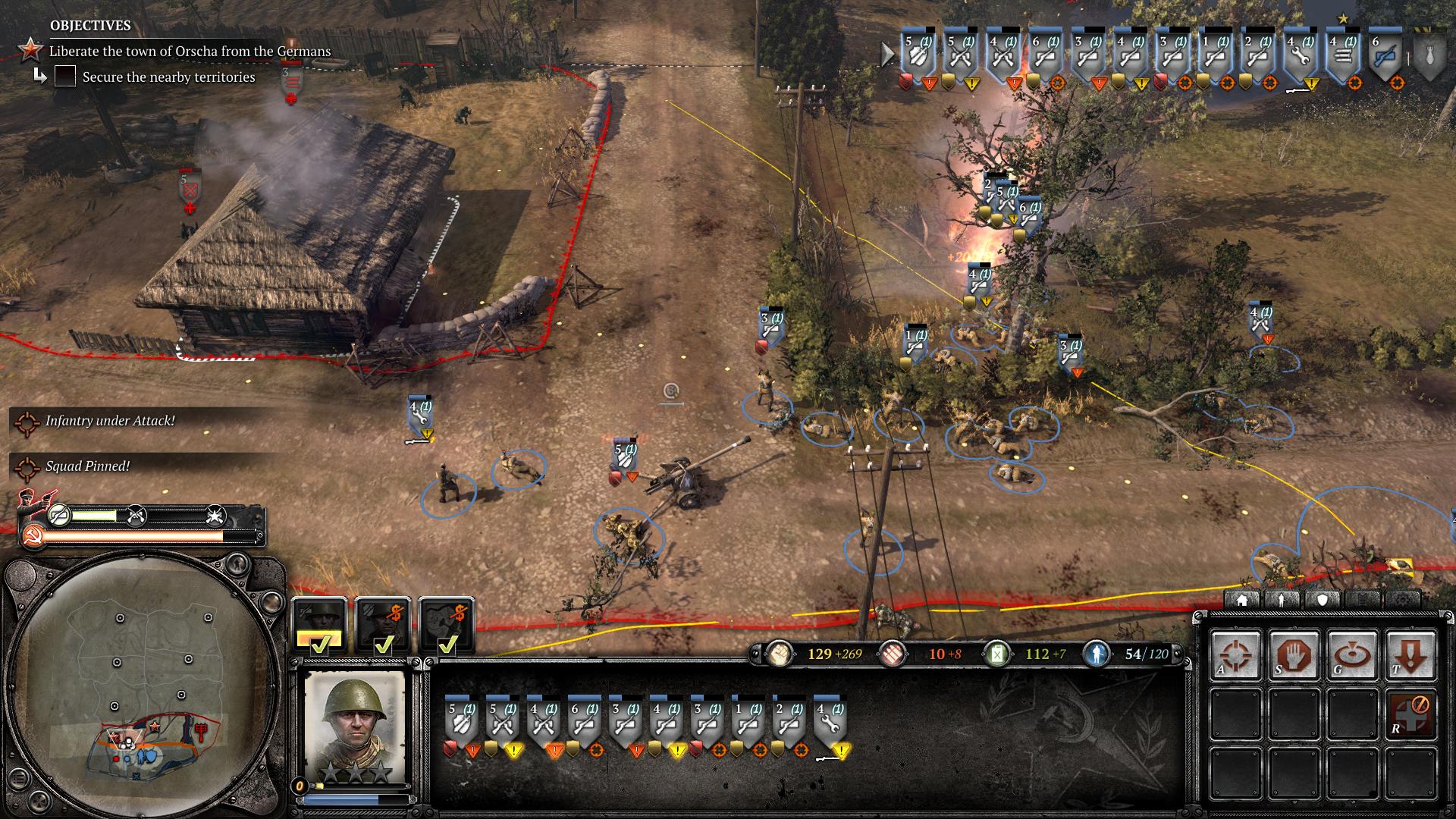Expand the squad list arrow at top
Viewport: 1456px width, 819px height.
coord(887,54)
